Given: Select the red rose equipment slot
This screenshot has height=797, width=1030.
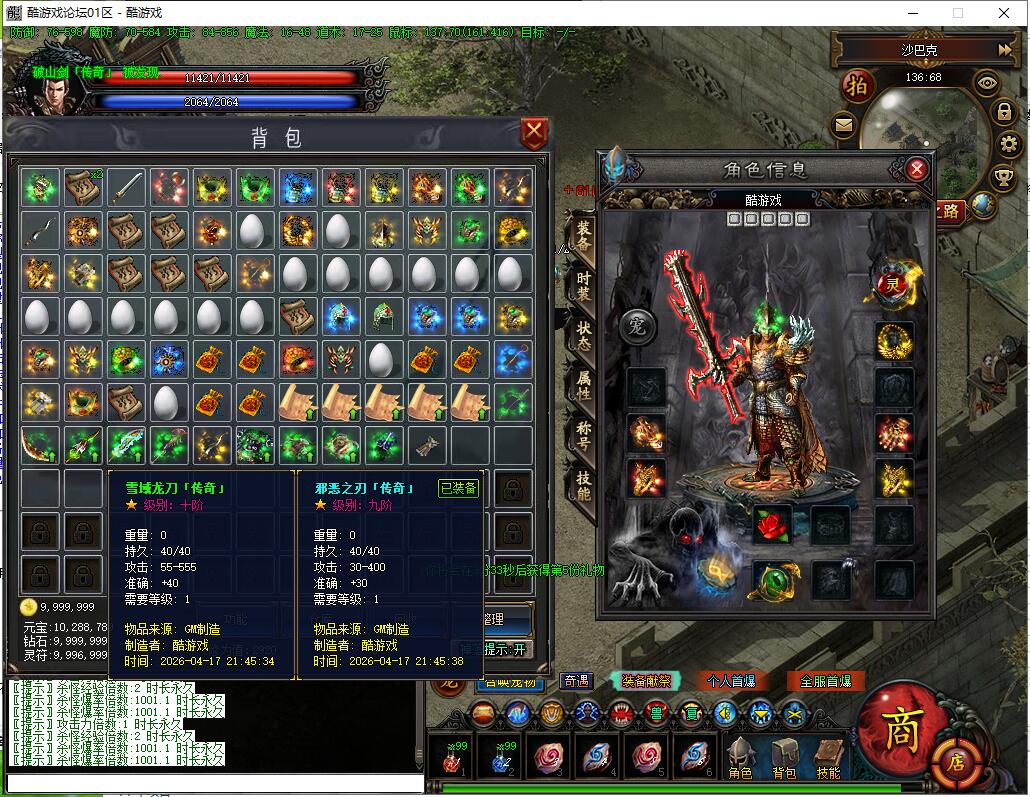Looking at the screenshot, I should click(772, 523).
